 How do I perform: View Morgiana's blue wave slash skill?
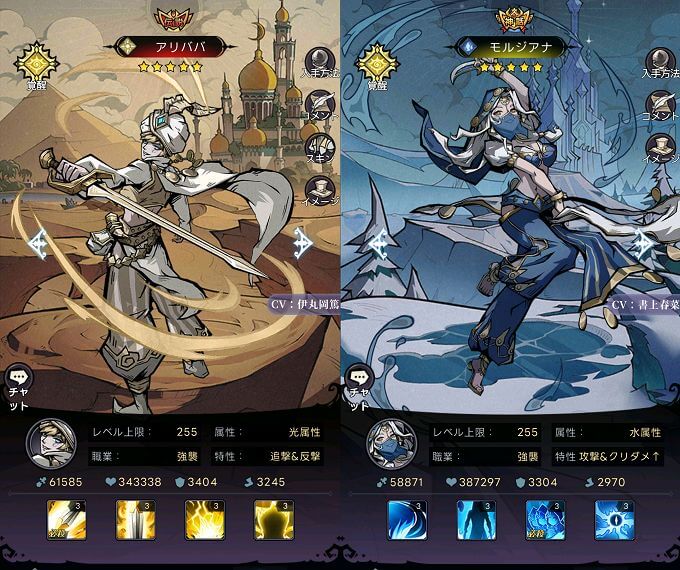click(x=407, y=520)
